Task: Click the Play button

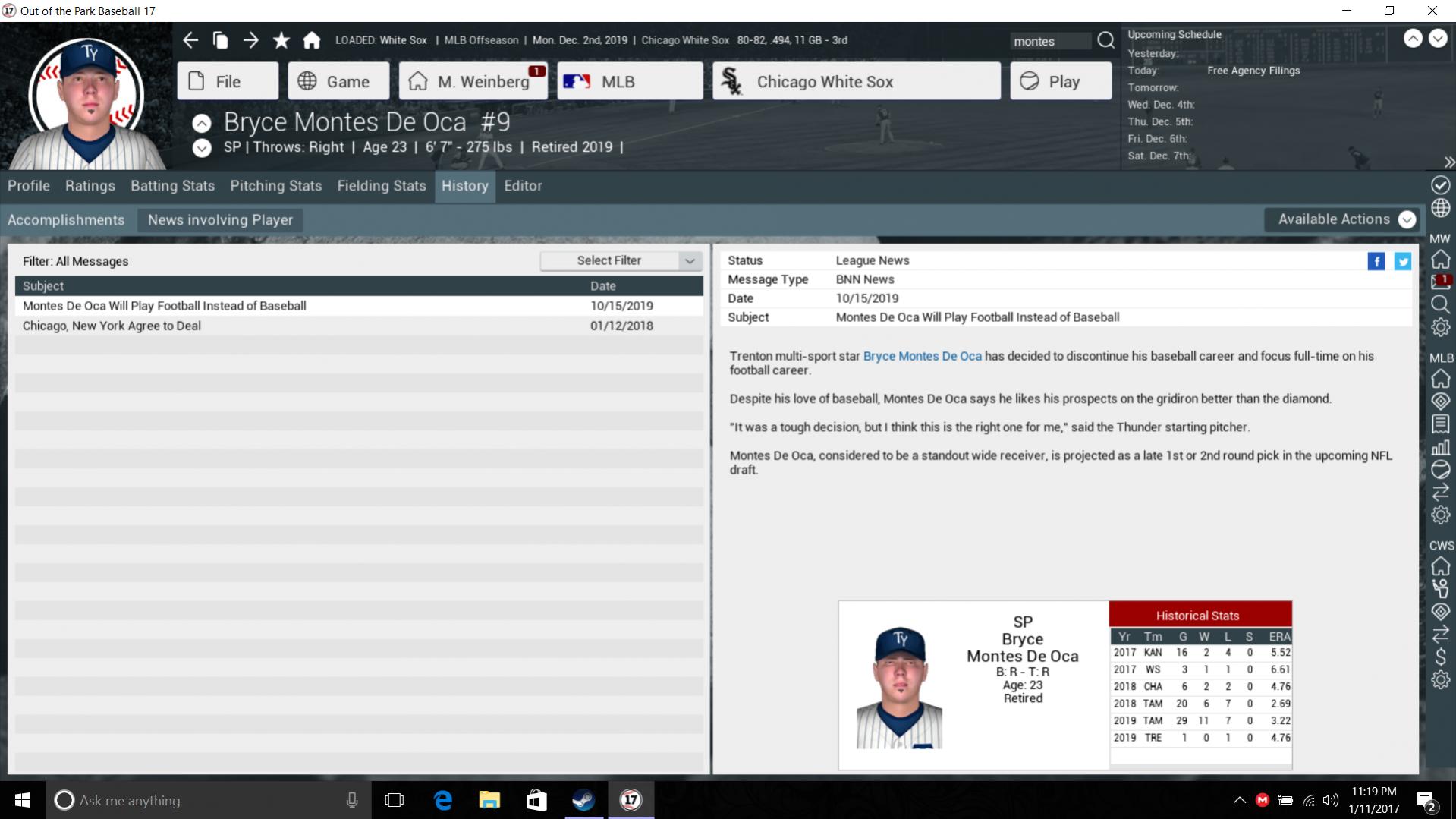Action: tap(1060, 81)
